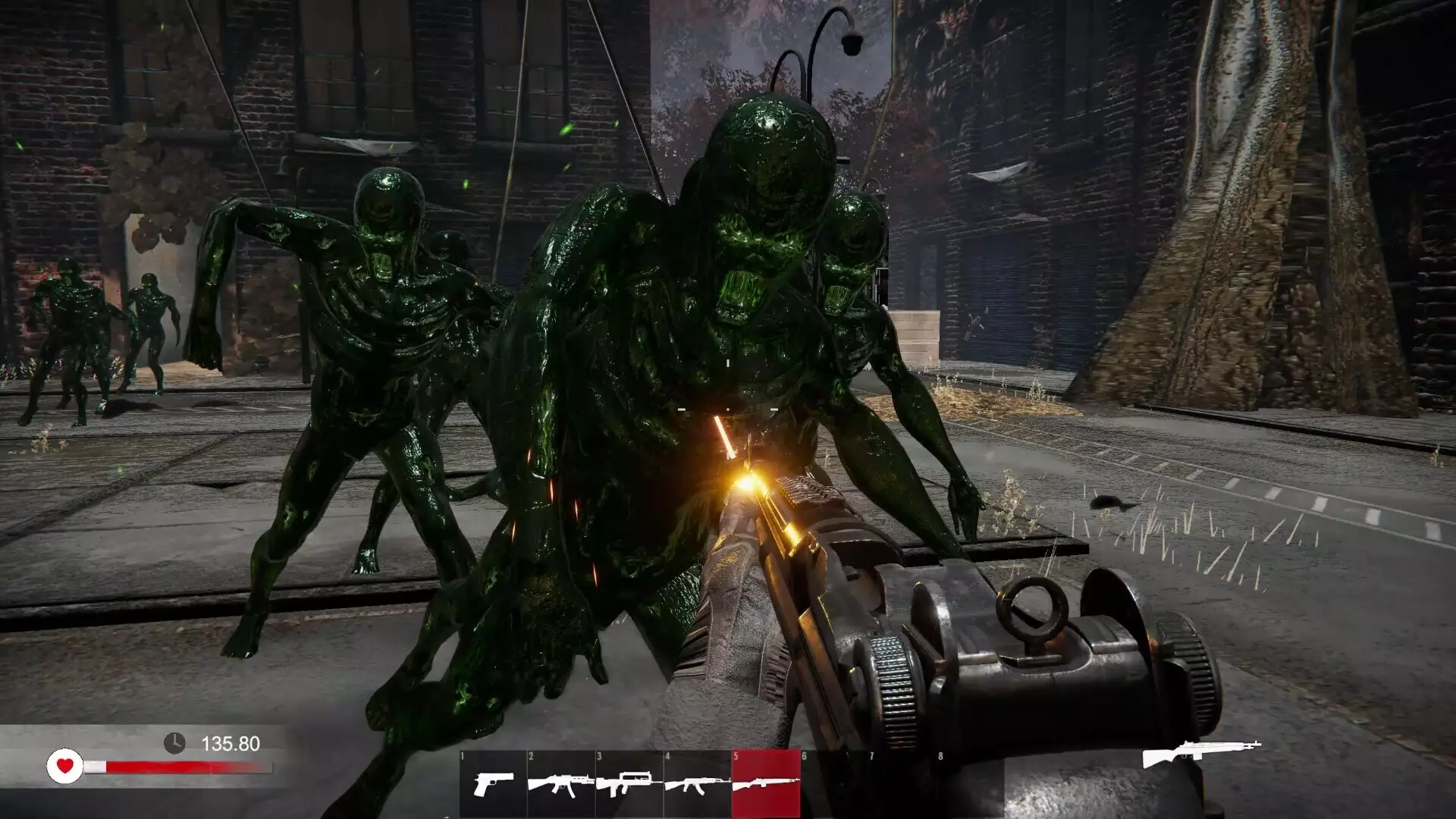The image size is (1456, 819).
Task: Choose the bullpup rifle in slot 3
Action: [629, 784]
